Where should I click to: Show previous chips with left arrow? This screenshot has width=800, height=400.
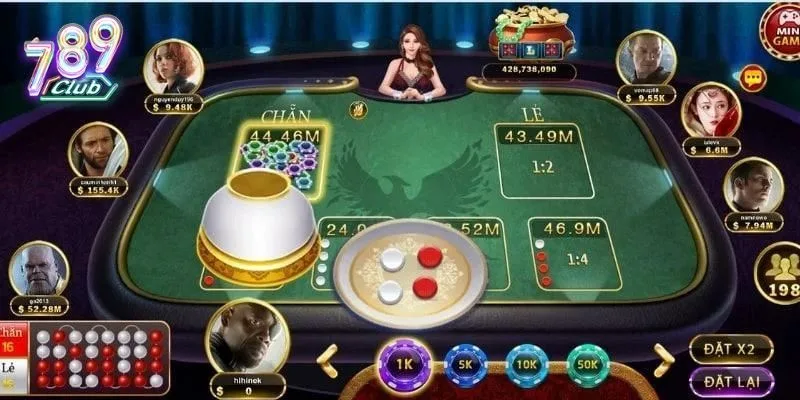[x=327, y=355]
